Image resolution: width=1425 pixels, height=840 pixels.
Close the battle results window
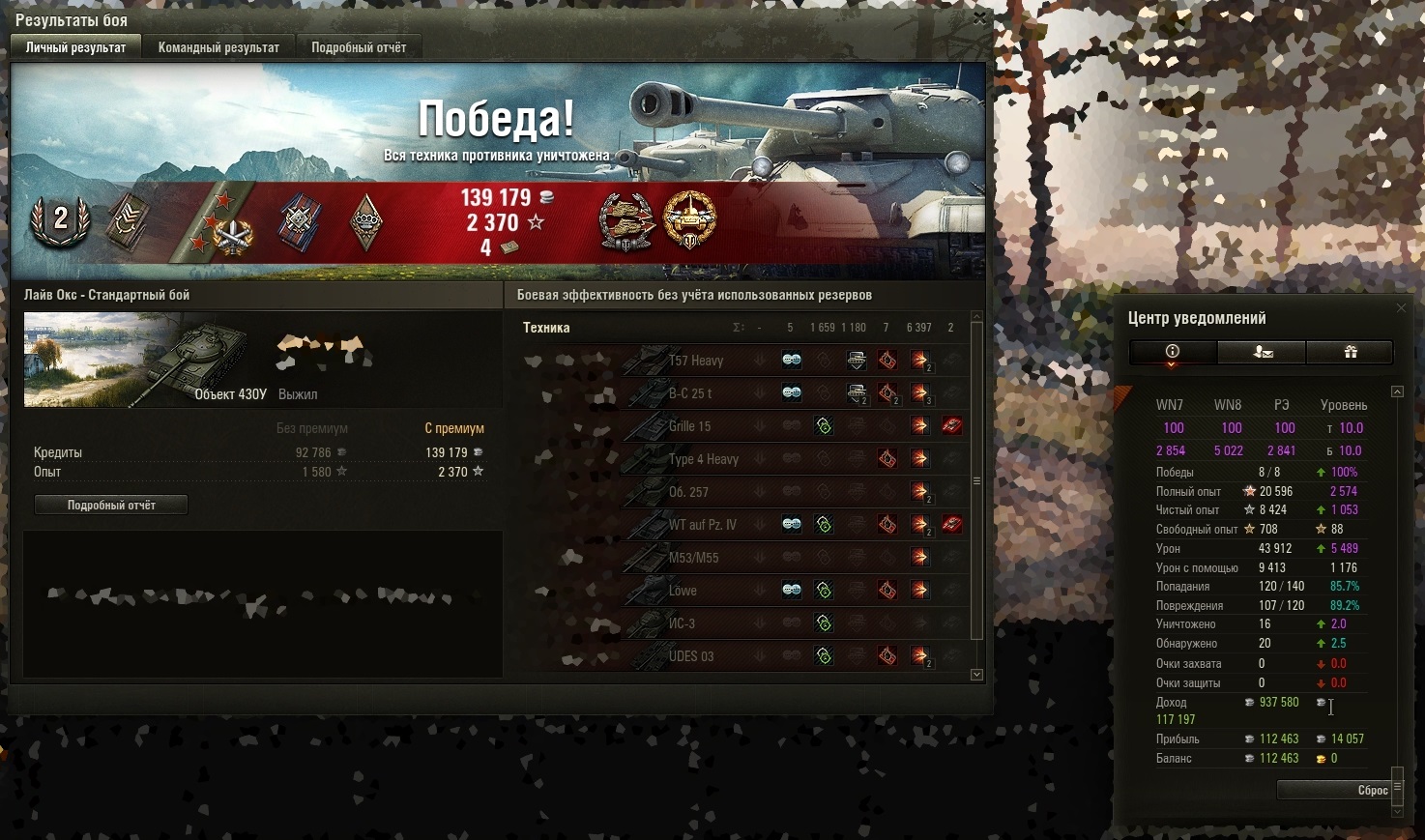coord(979,17)
